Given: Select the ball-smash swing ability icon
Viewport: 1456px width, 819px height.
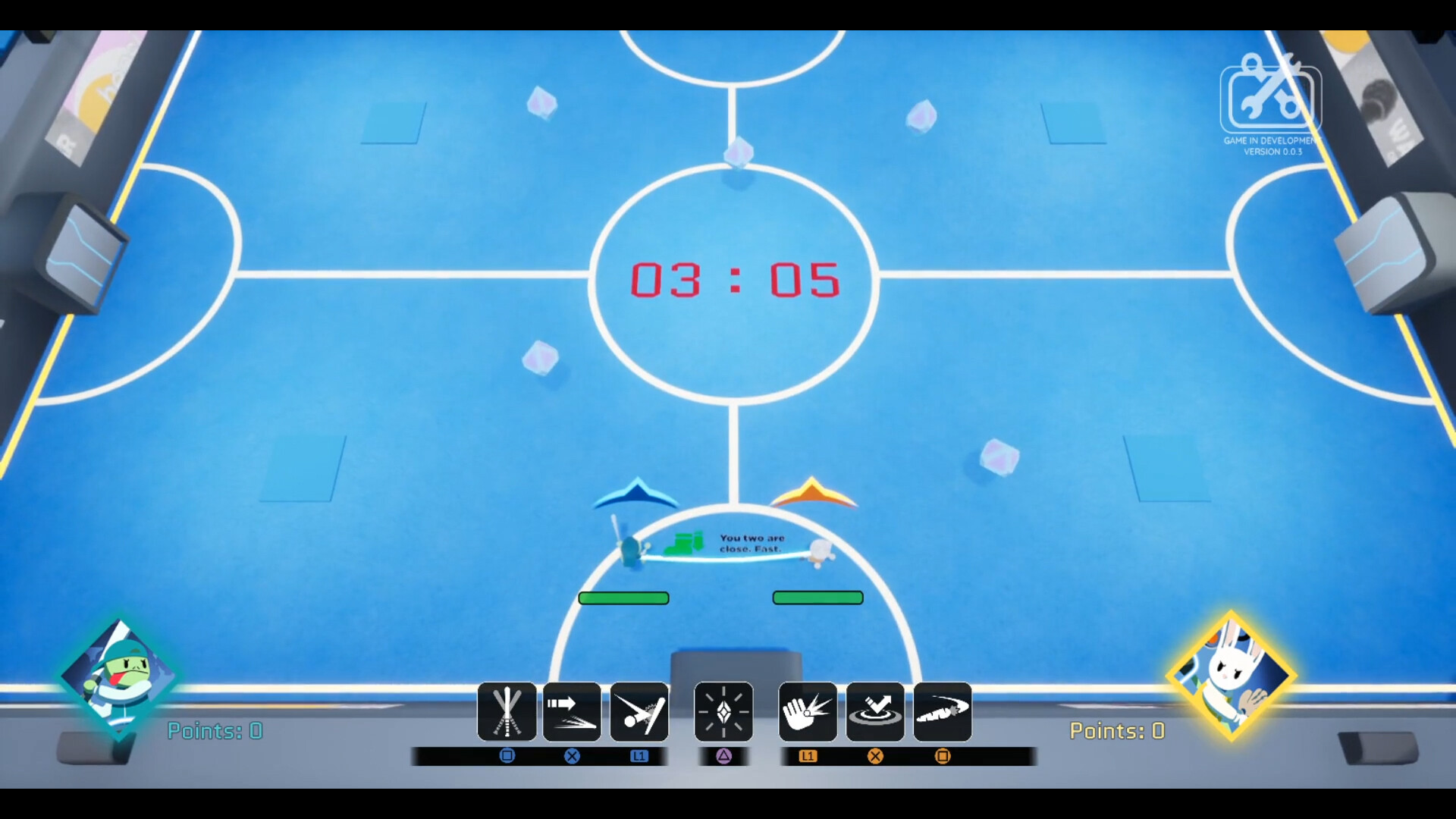Looking at the screenshot, I should pos(639,711).
